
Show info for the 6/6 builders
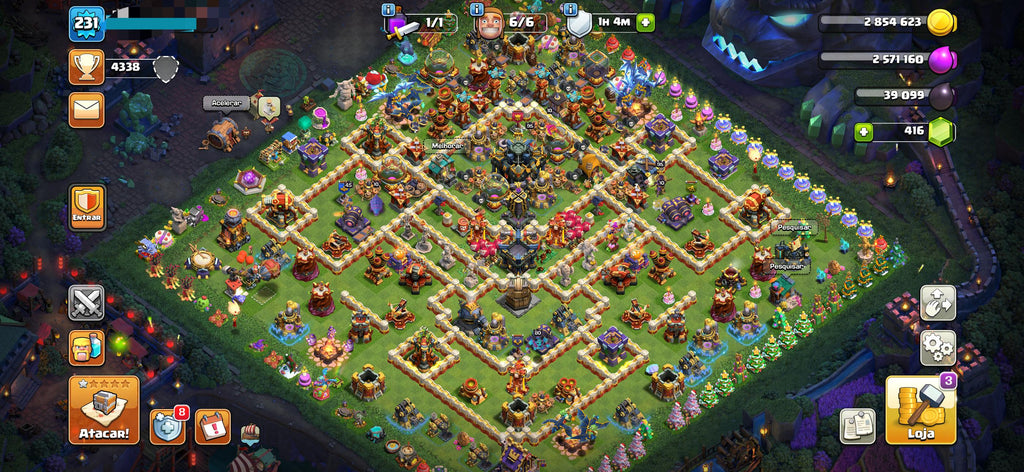[475, 10]
